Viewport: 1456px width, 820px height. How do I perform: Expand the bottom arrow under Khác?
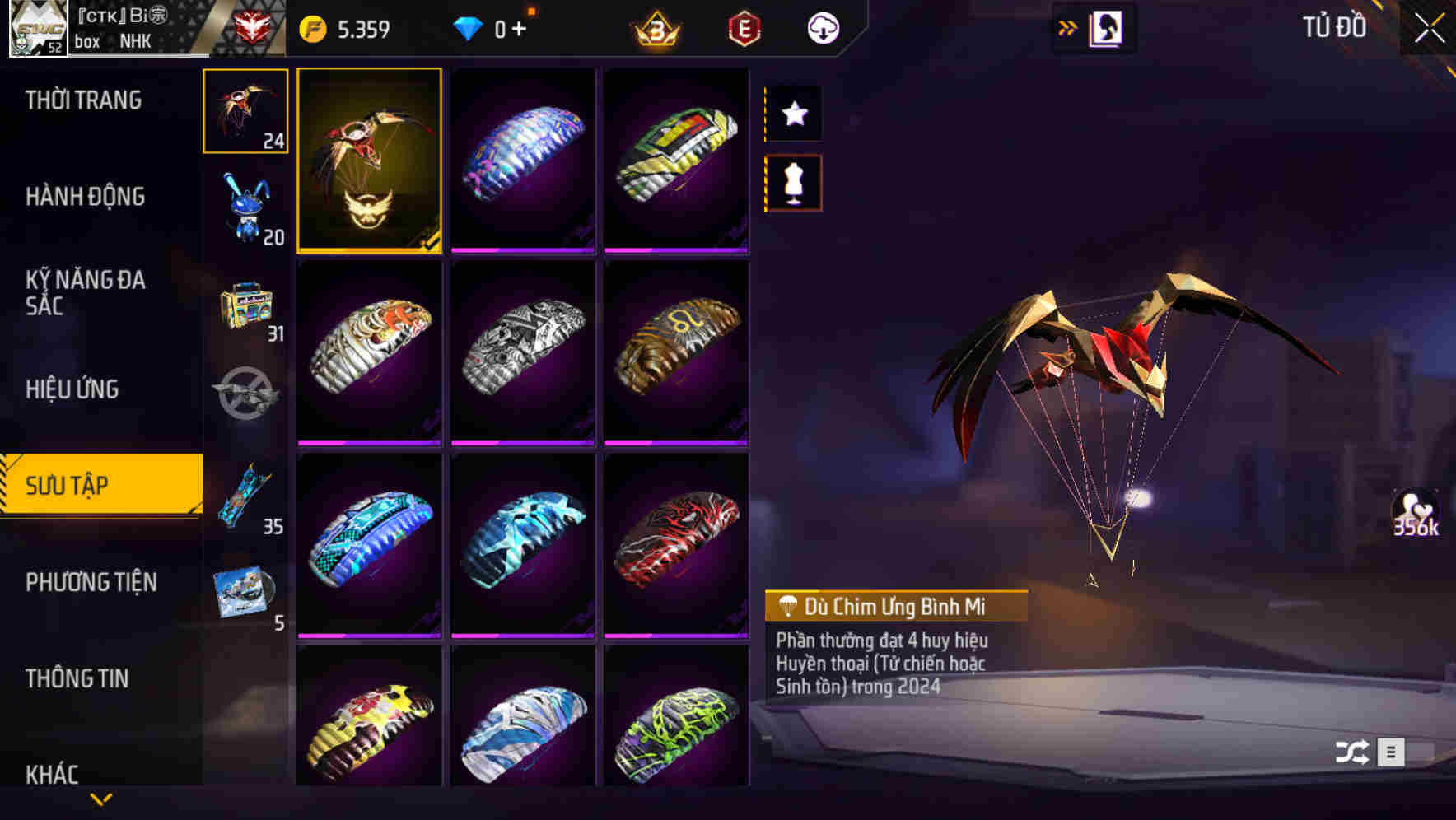pos(101,799)
